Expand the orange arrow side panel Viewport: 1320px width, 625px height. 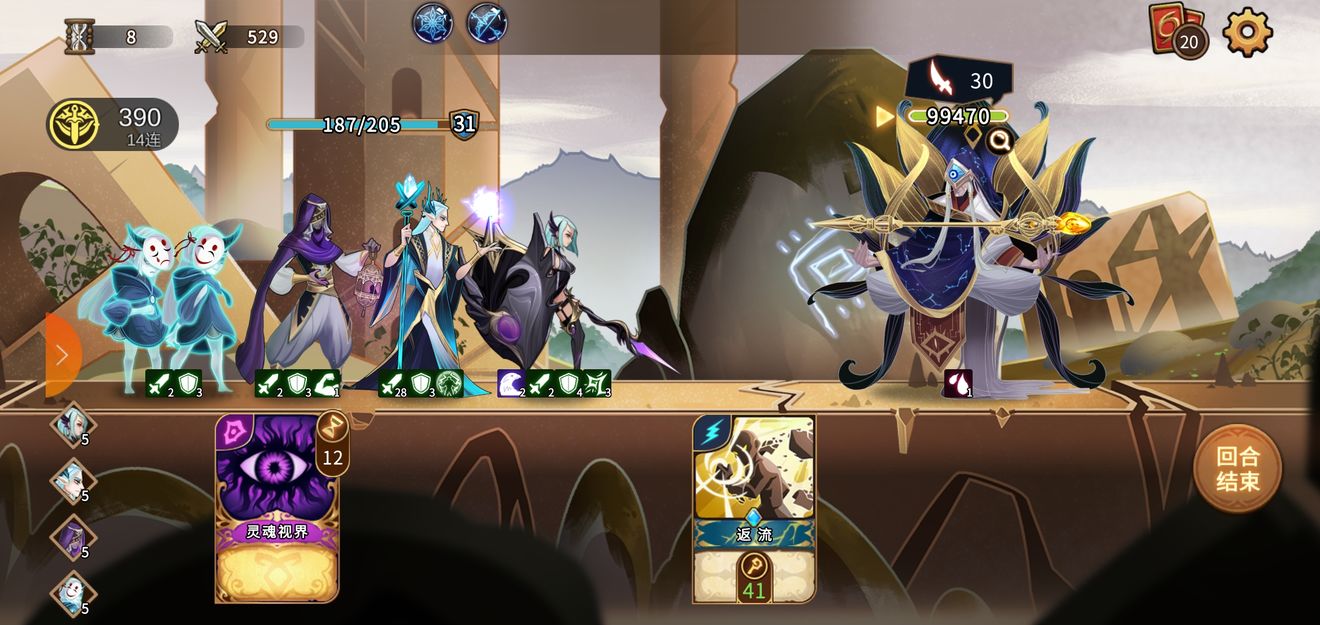click(x=62, y=355)
